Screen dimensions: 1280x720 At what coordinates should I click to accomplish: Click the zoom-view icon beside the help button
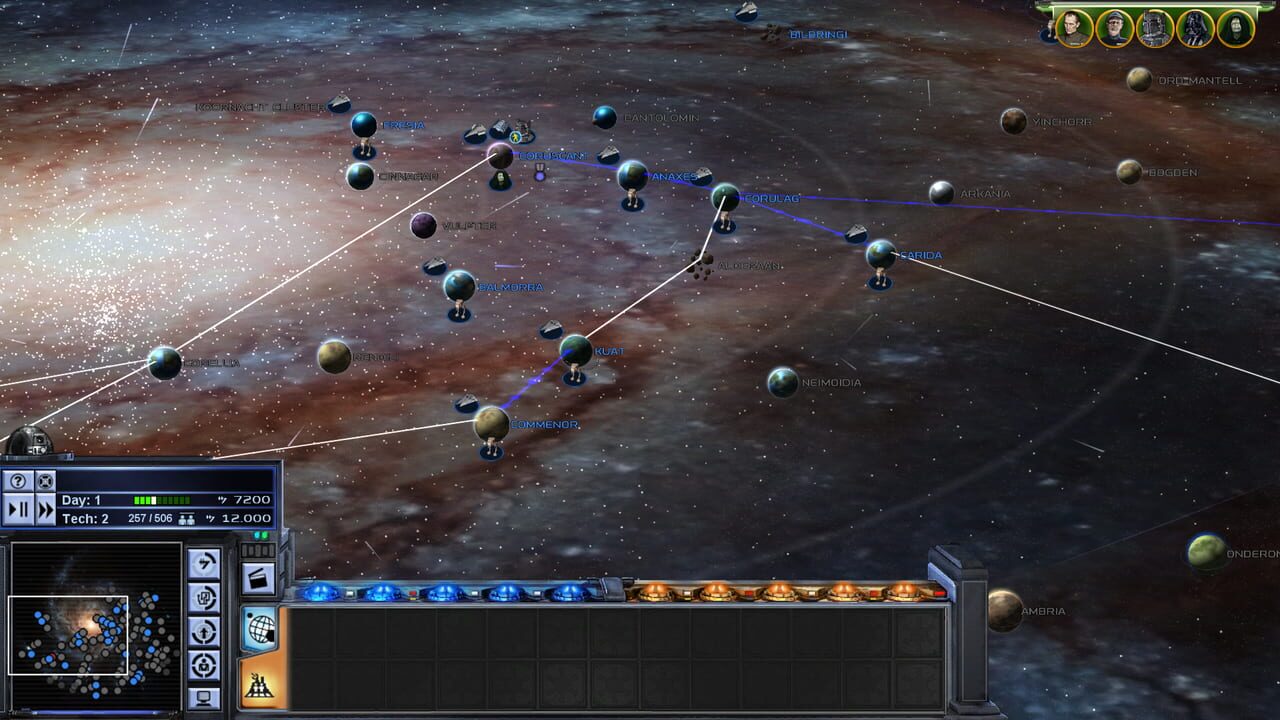(x=46, y=481)
